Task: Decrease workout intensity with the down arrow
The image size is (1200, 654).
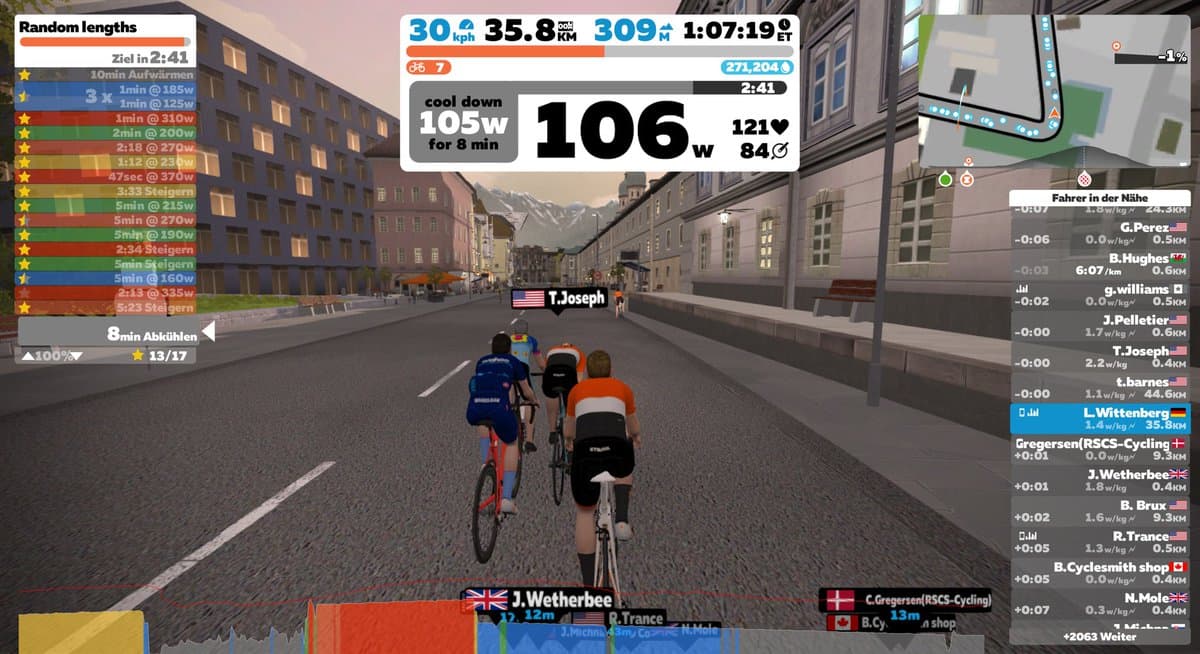Action: (x=75, y=355)
